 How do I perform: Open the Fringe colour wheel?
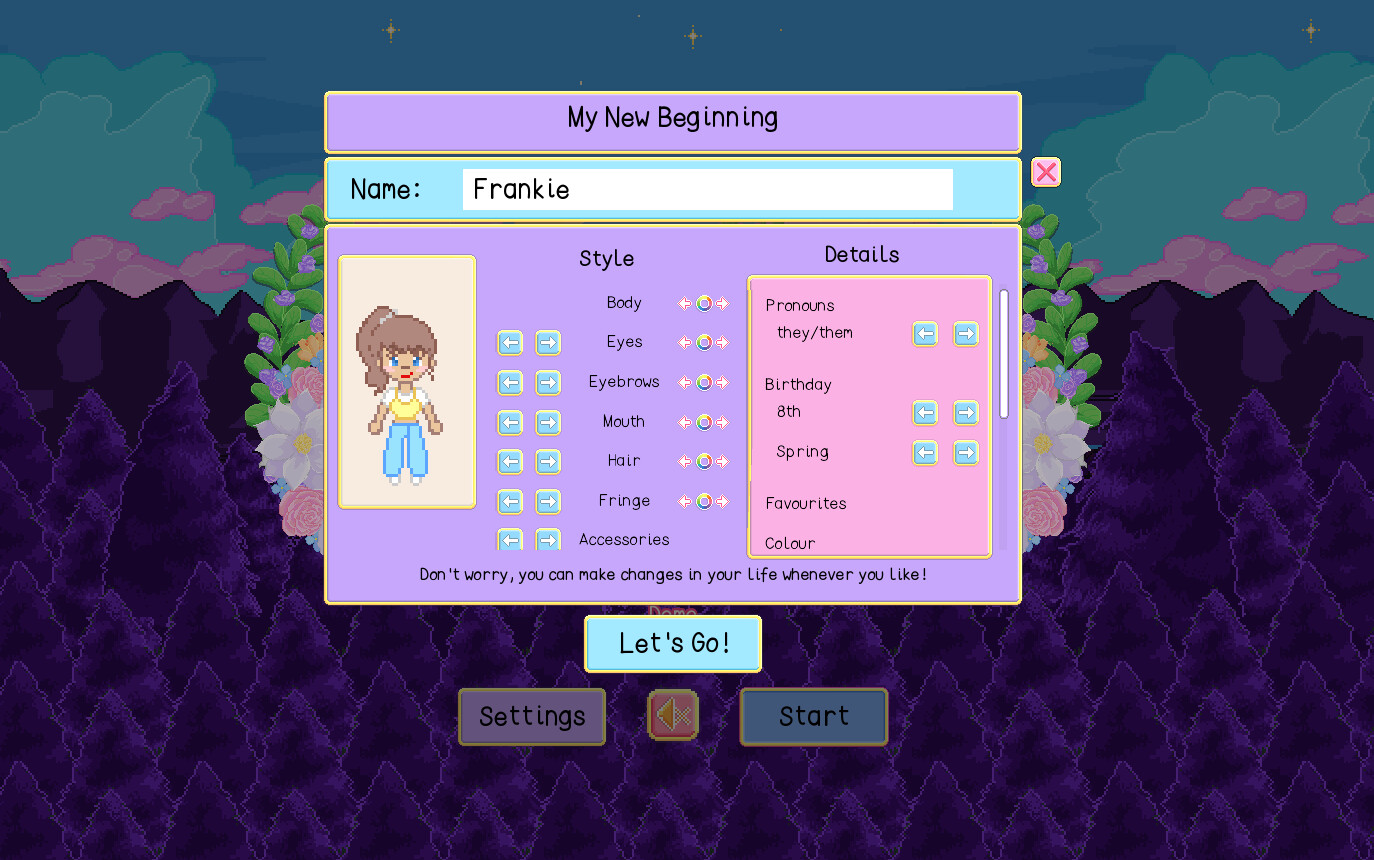(703, 501)
